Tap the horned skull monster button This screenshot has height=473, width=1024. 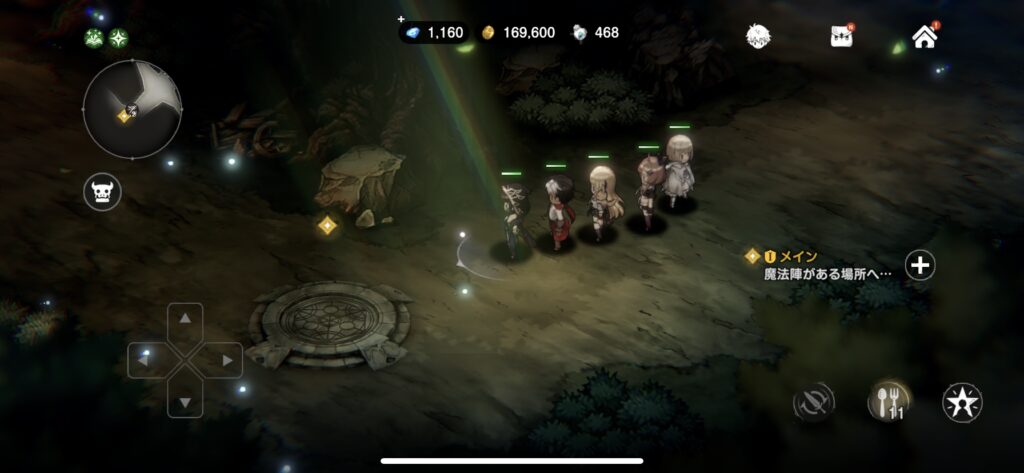(102, 191)
